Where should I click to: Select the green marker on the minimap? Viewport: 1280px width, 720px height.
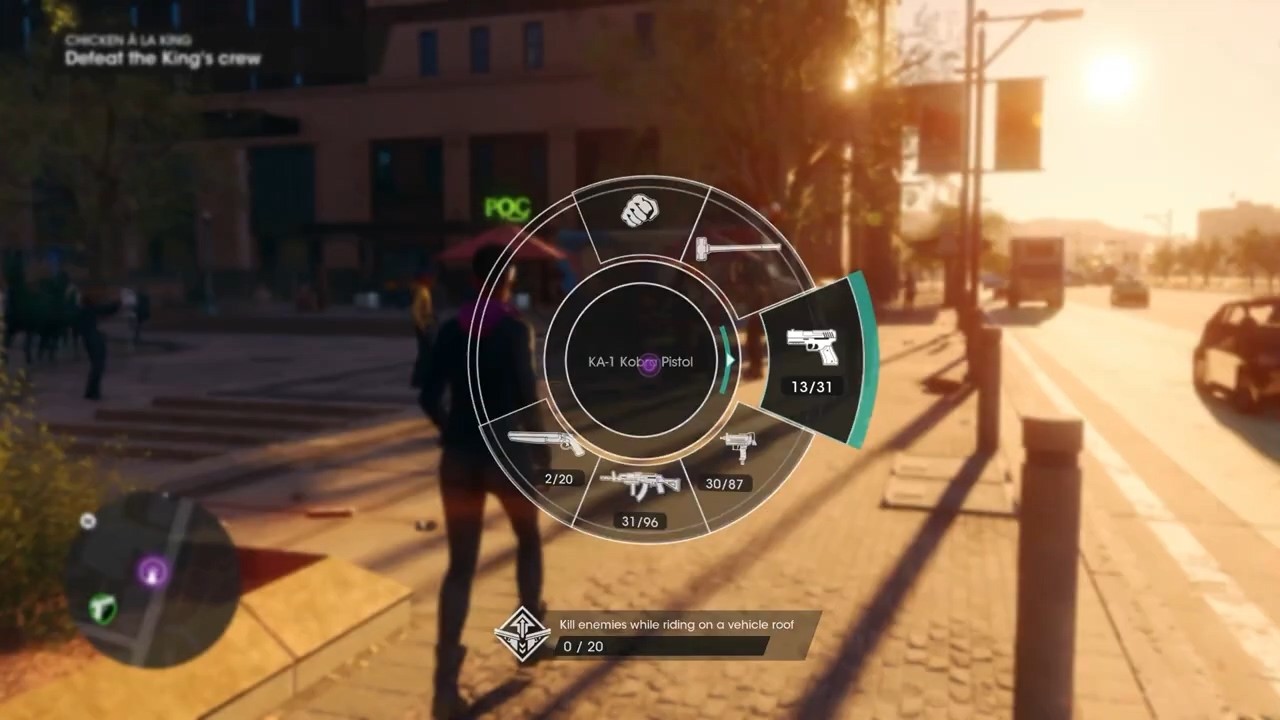[x=103, y=608]
